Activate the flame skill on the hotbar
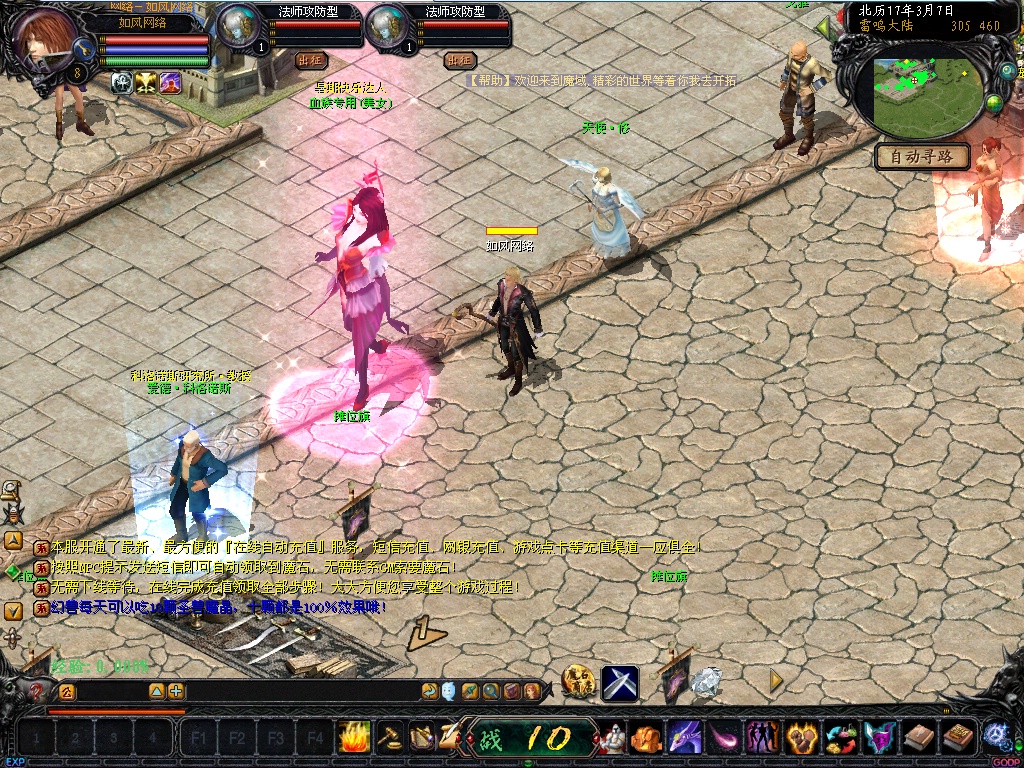This screenshot has width=1024, height=768. (x=354, y=738)
